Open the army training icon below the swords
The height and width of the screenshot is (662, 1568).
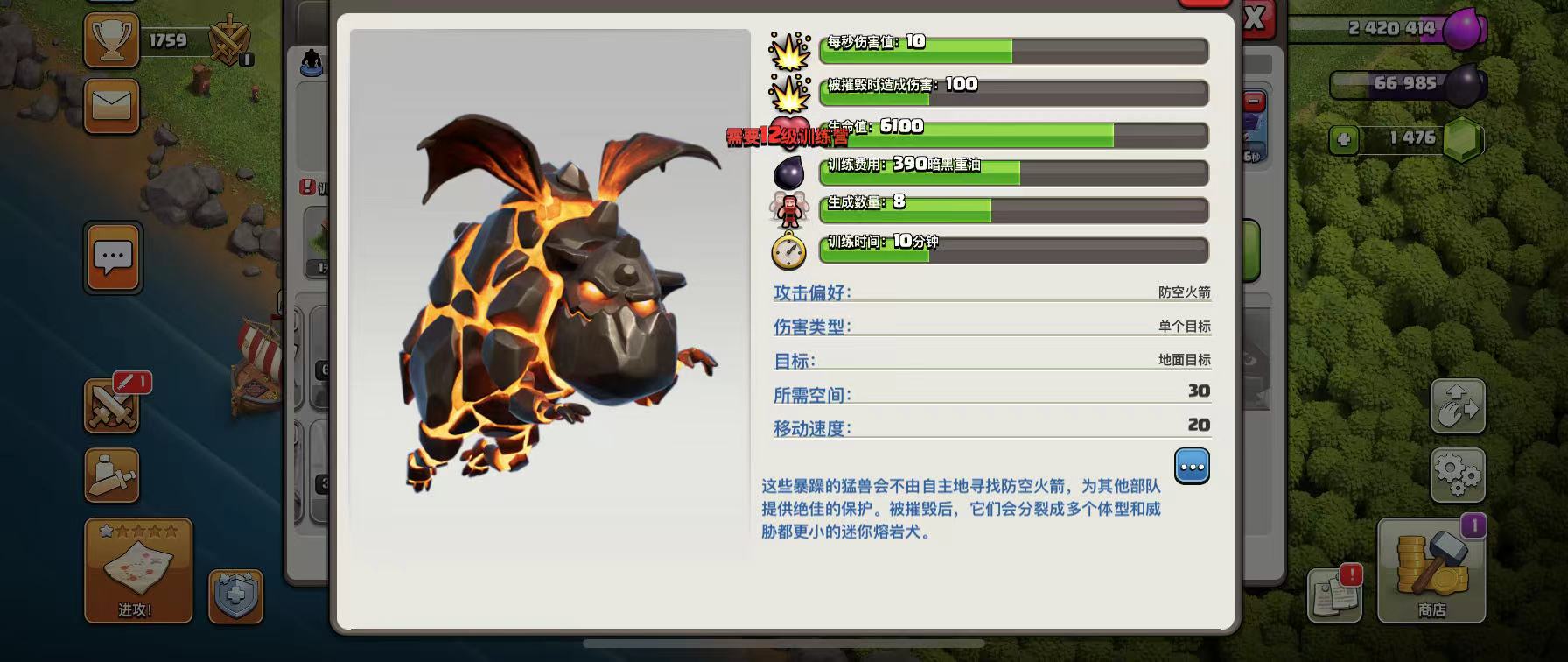point(111,475)
